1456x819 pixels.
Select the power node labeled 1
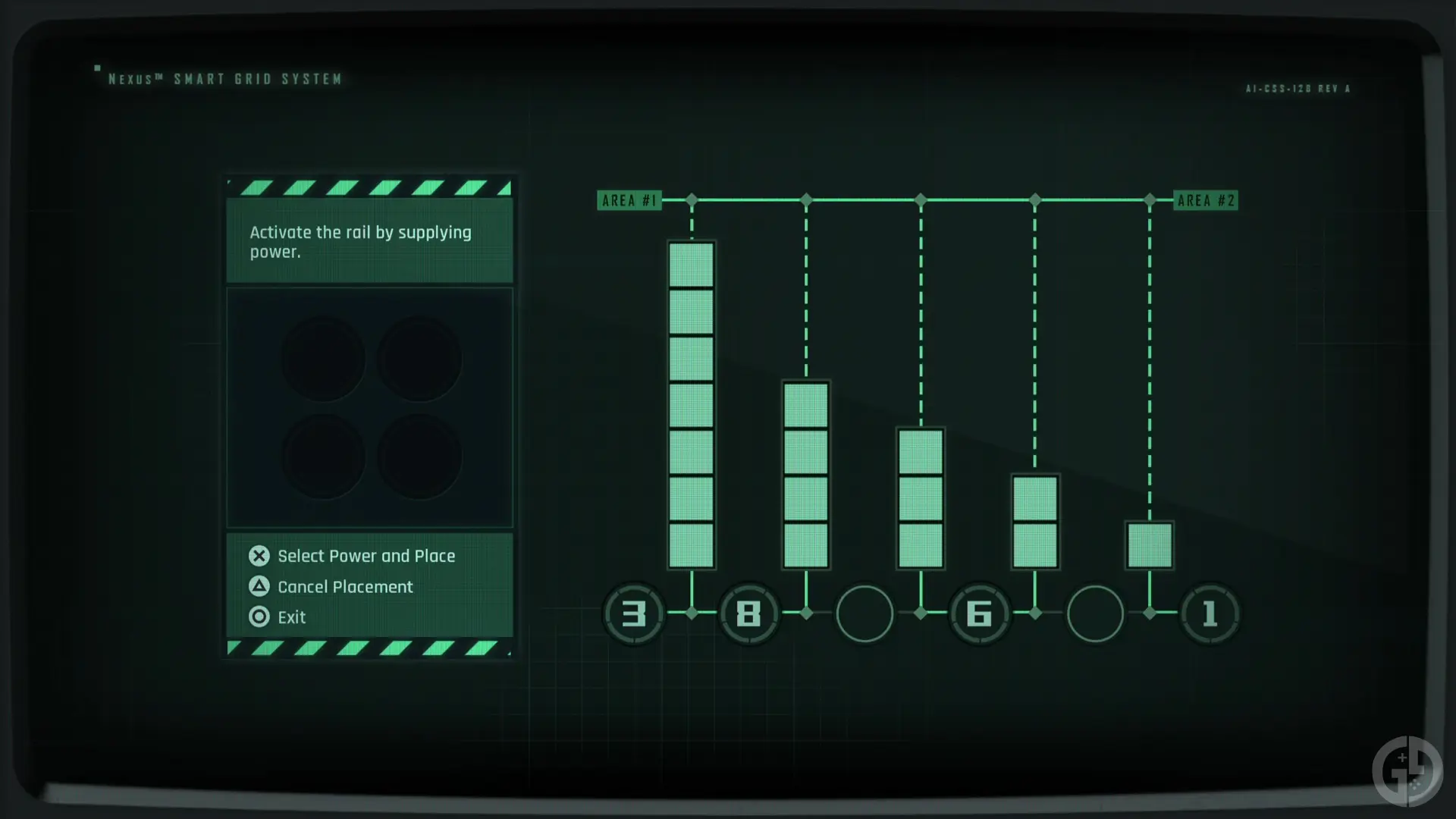click(1210, 614)
